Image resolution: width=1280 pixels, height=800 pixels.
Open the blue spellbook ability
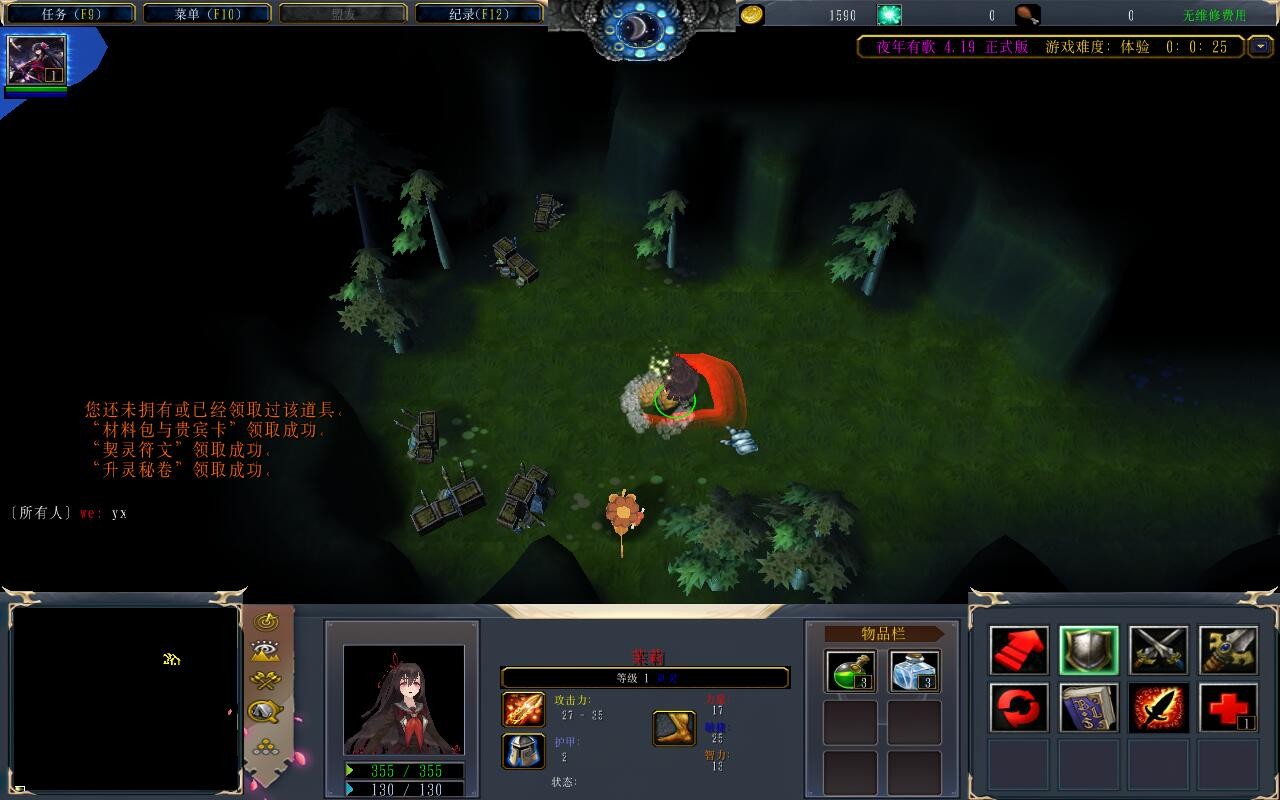[x=1089, y=708]
